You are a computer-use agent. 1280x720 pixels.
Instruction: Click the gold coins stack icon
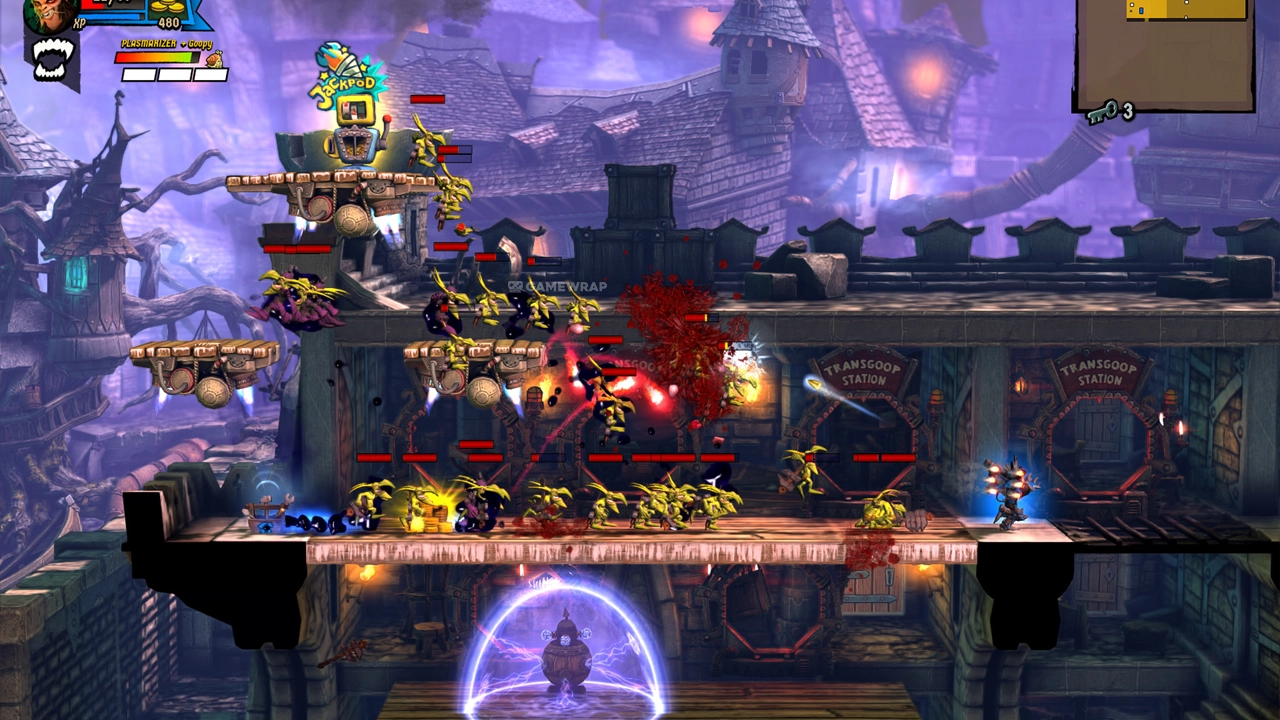click(168, 7)
